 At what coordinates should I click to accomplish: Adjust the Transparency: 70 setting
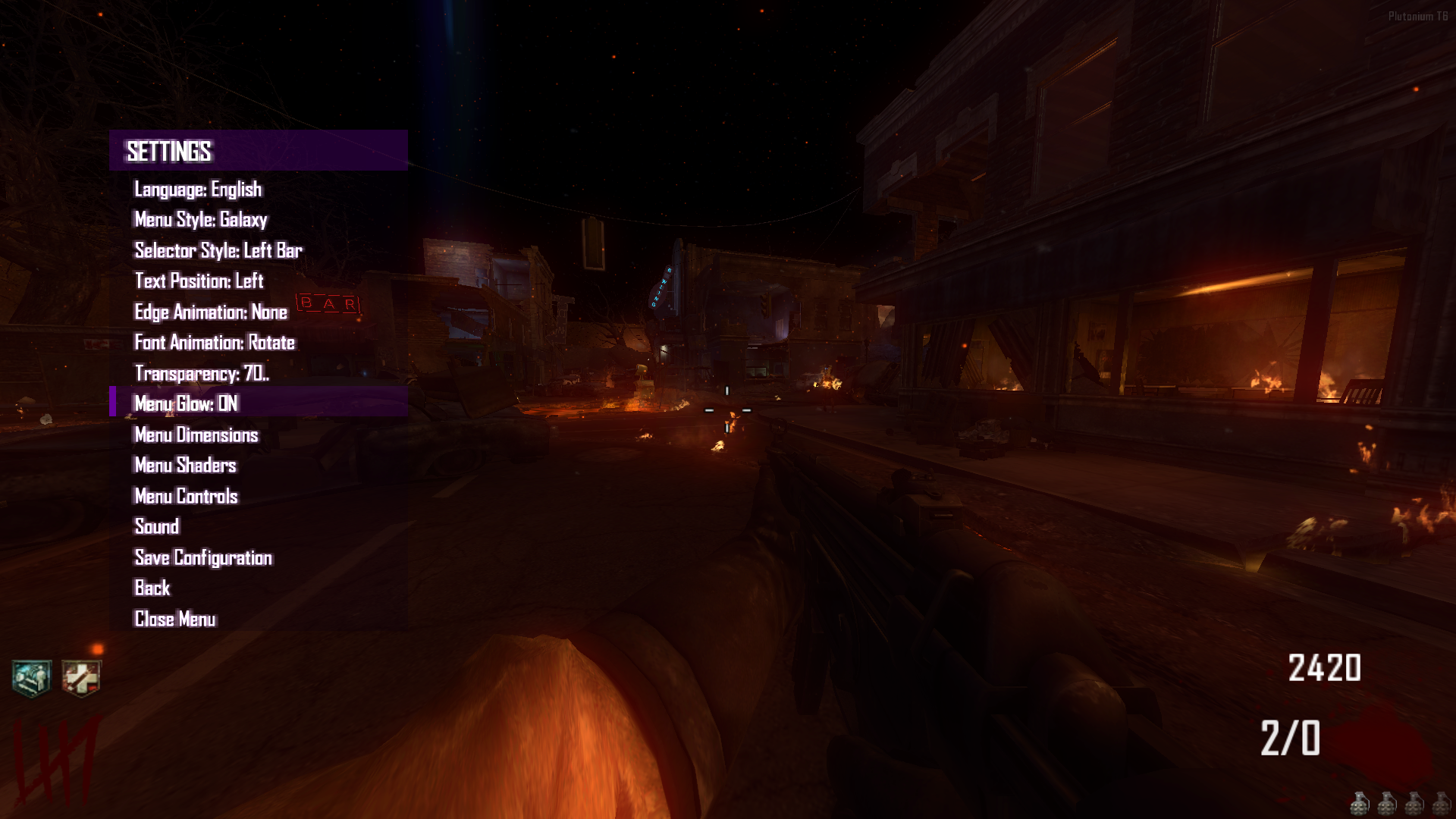(x=201, y=373)
